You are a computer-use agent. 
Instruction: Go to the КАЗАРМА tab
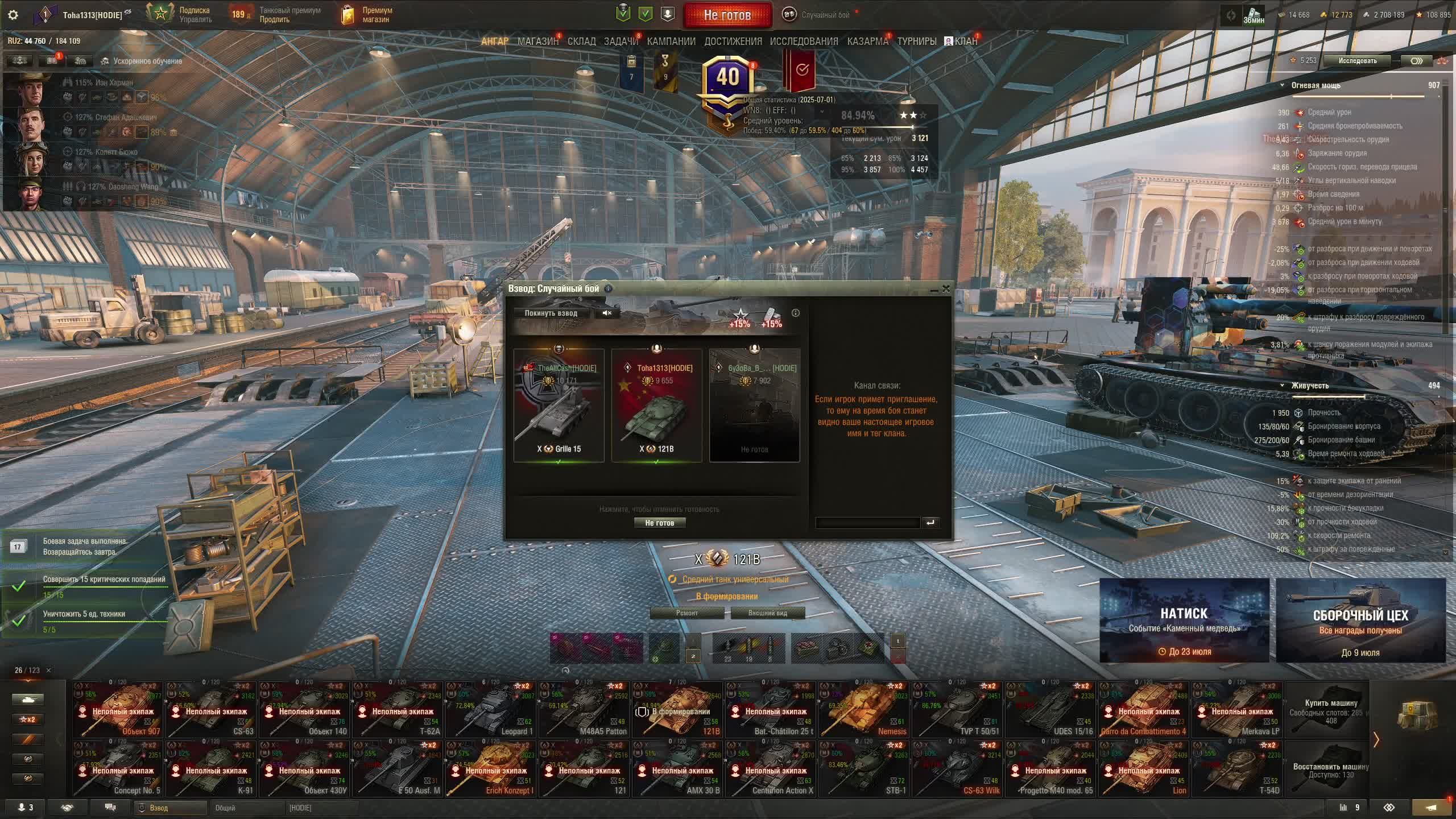(867, 42)
